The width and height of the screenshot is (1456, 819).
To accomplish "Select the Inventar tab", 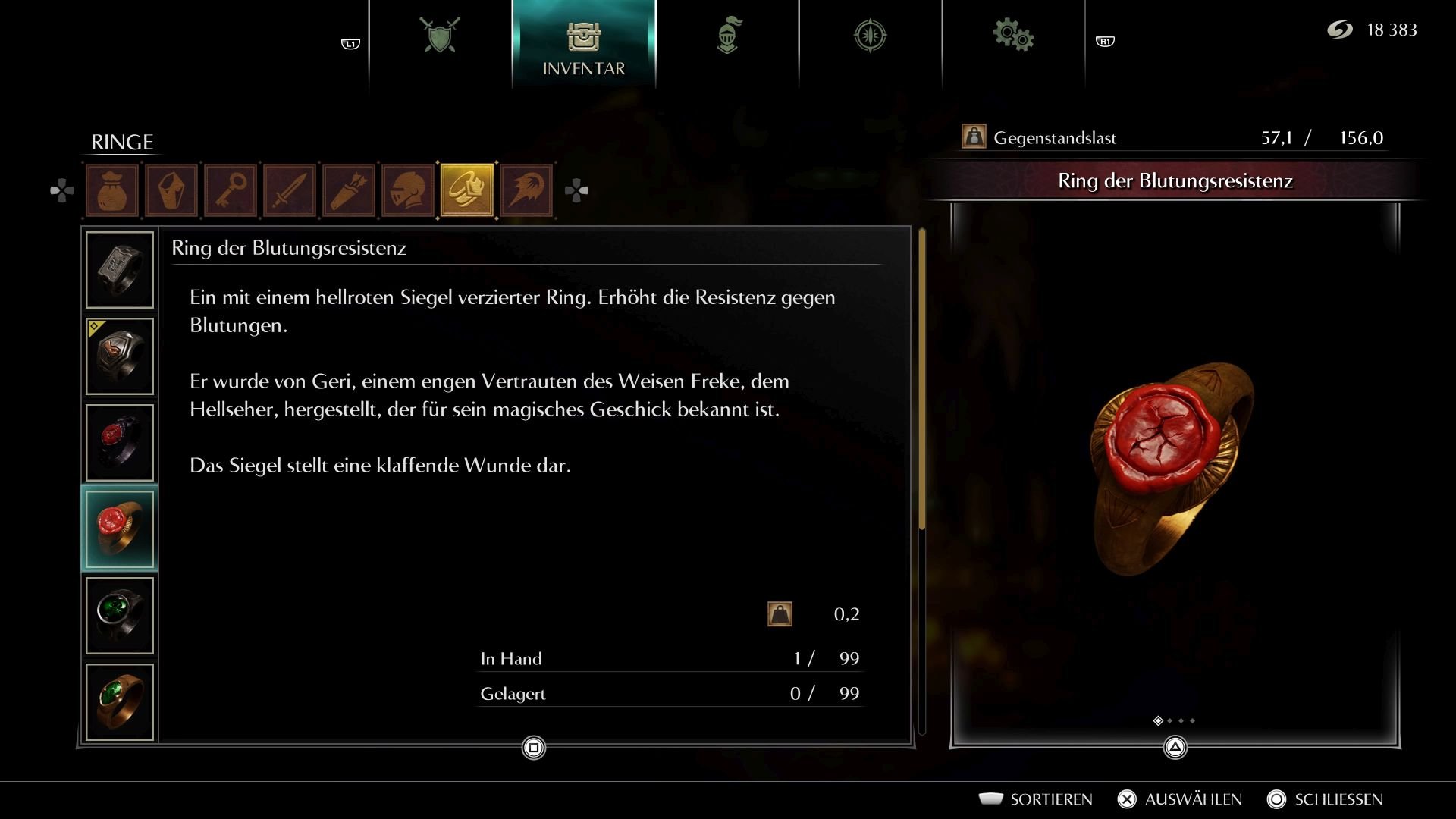I will pos(583,45).
